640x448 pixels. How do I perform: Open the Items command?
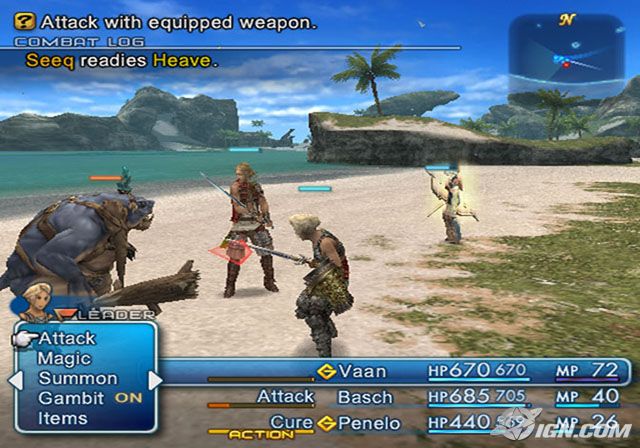click(x=63, y=419)
